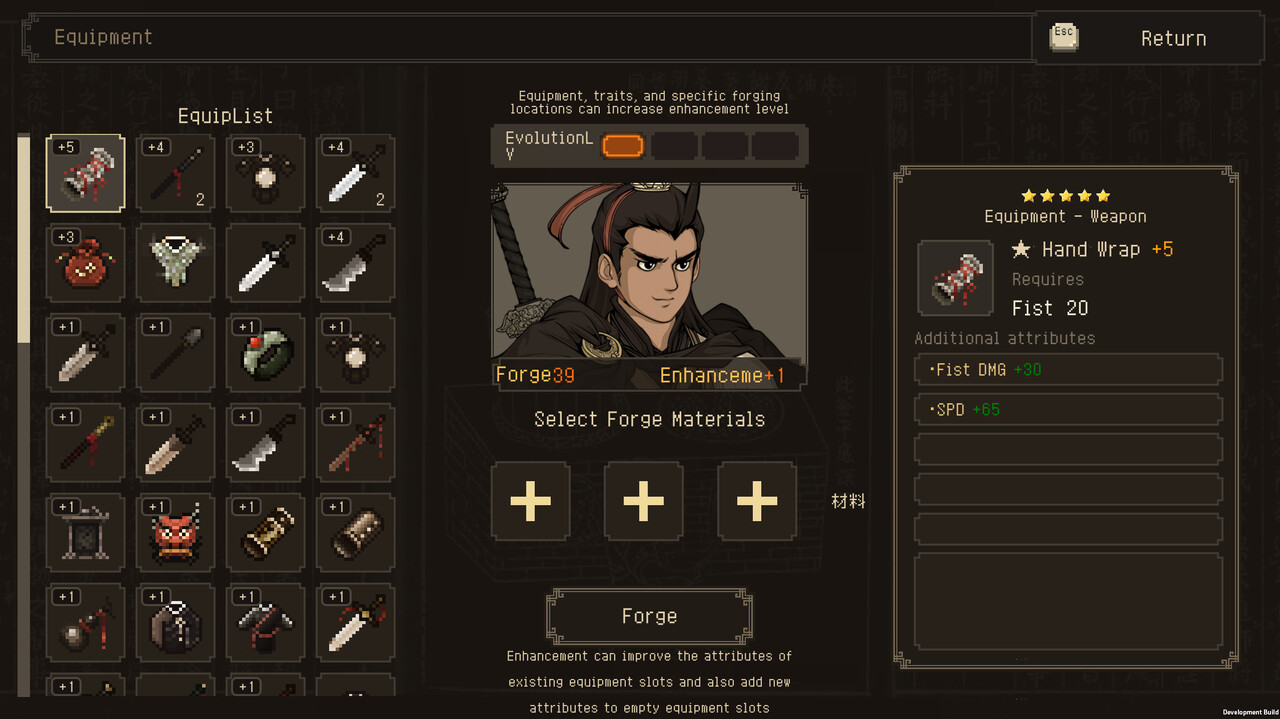Screen dimensions: 1280x719
Task: Select the Fist DMG +30 attribute row
Action: 1068,369
